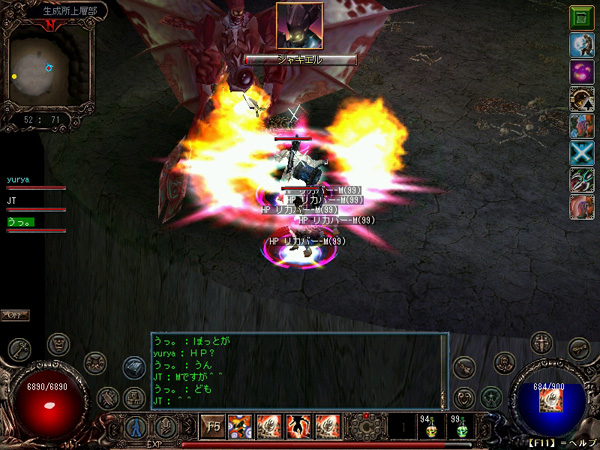
Task: Use the green skull item with count 99
Action: pos(462,428)
